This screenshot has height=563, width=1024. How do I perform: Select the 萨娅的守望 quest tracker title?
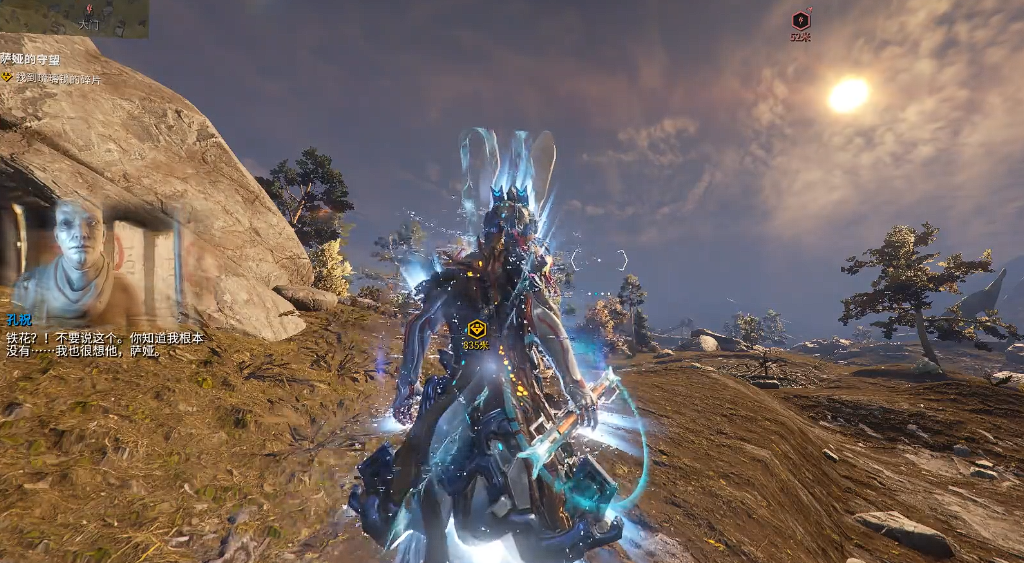(x=31, y=60)
